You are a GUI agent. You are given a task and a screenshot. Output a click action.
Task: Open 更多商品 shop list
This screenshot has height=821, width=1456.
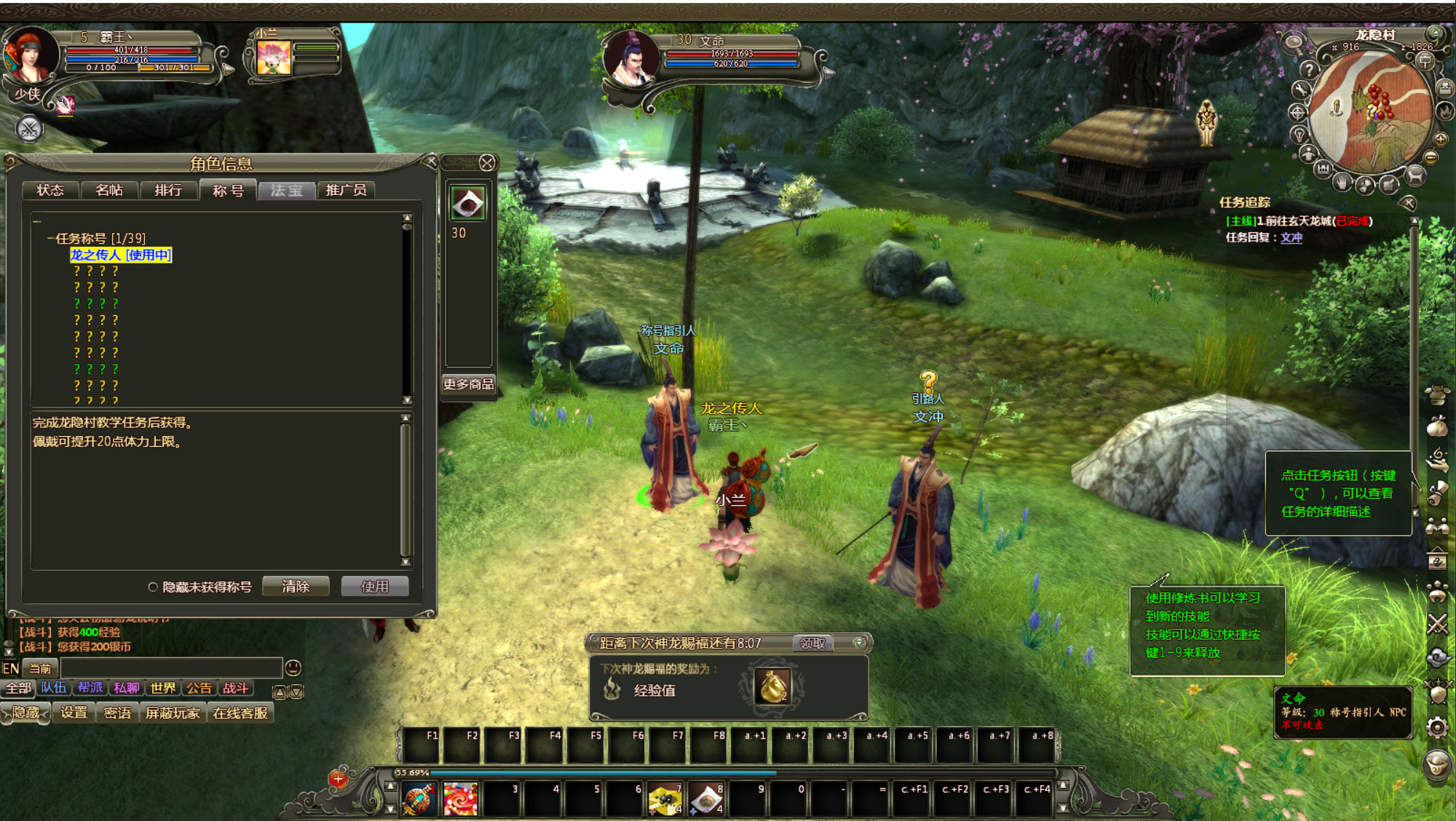(x=468, y=384)
